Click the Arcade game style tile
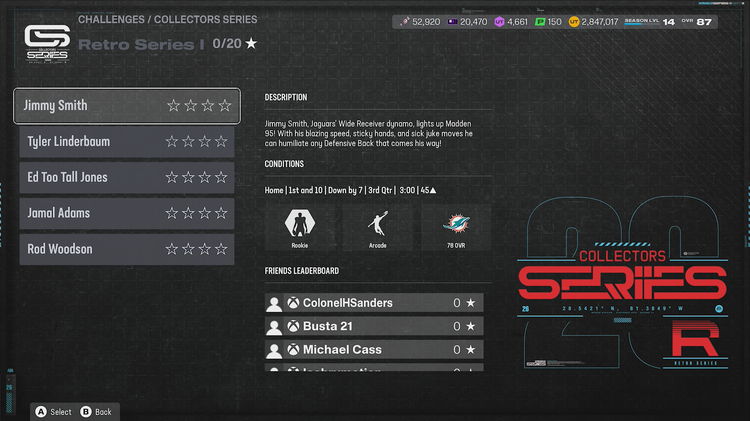The width and height of the screenshot is (750, 421). 377,227
